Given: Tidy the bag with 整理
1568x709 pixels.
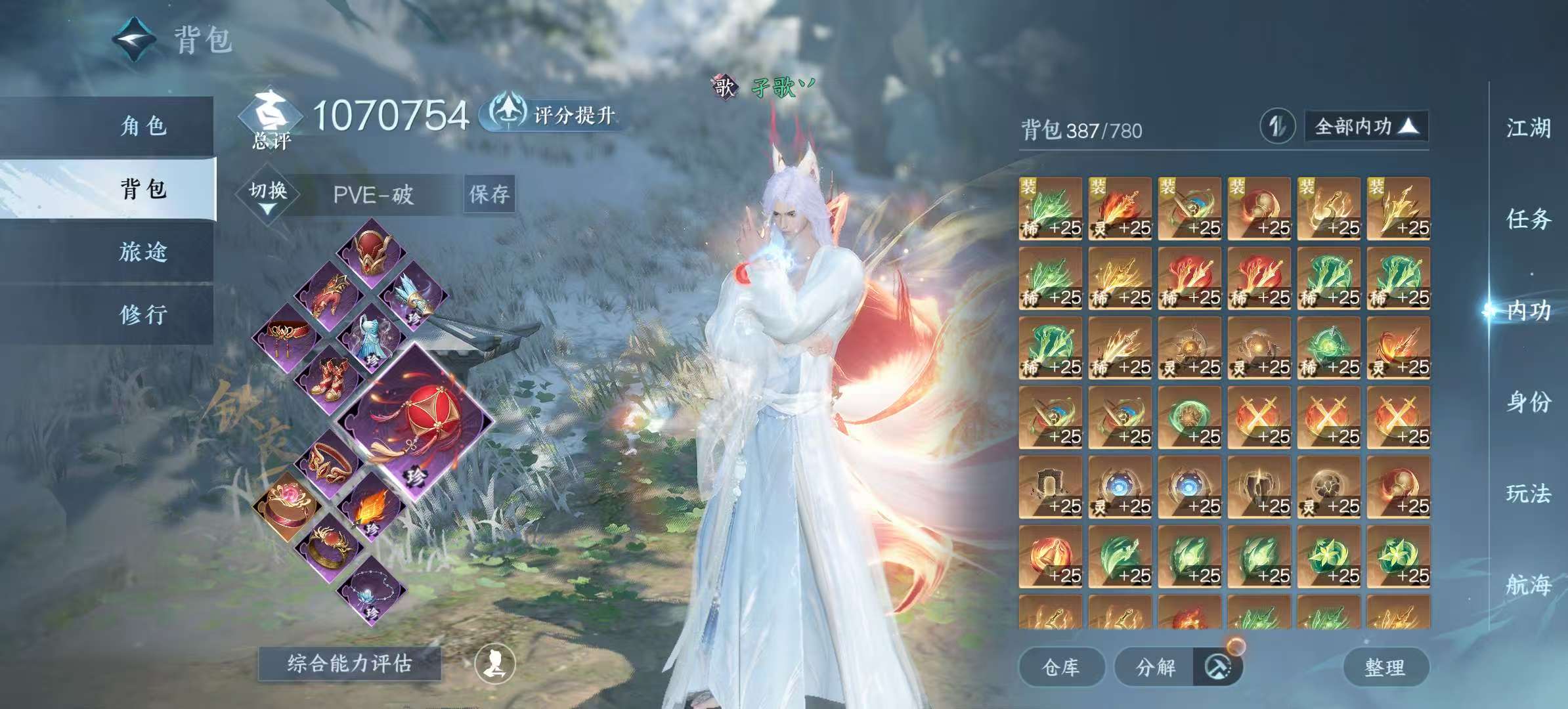Looking at the screenshot, I should (x=1385, y=667).
